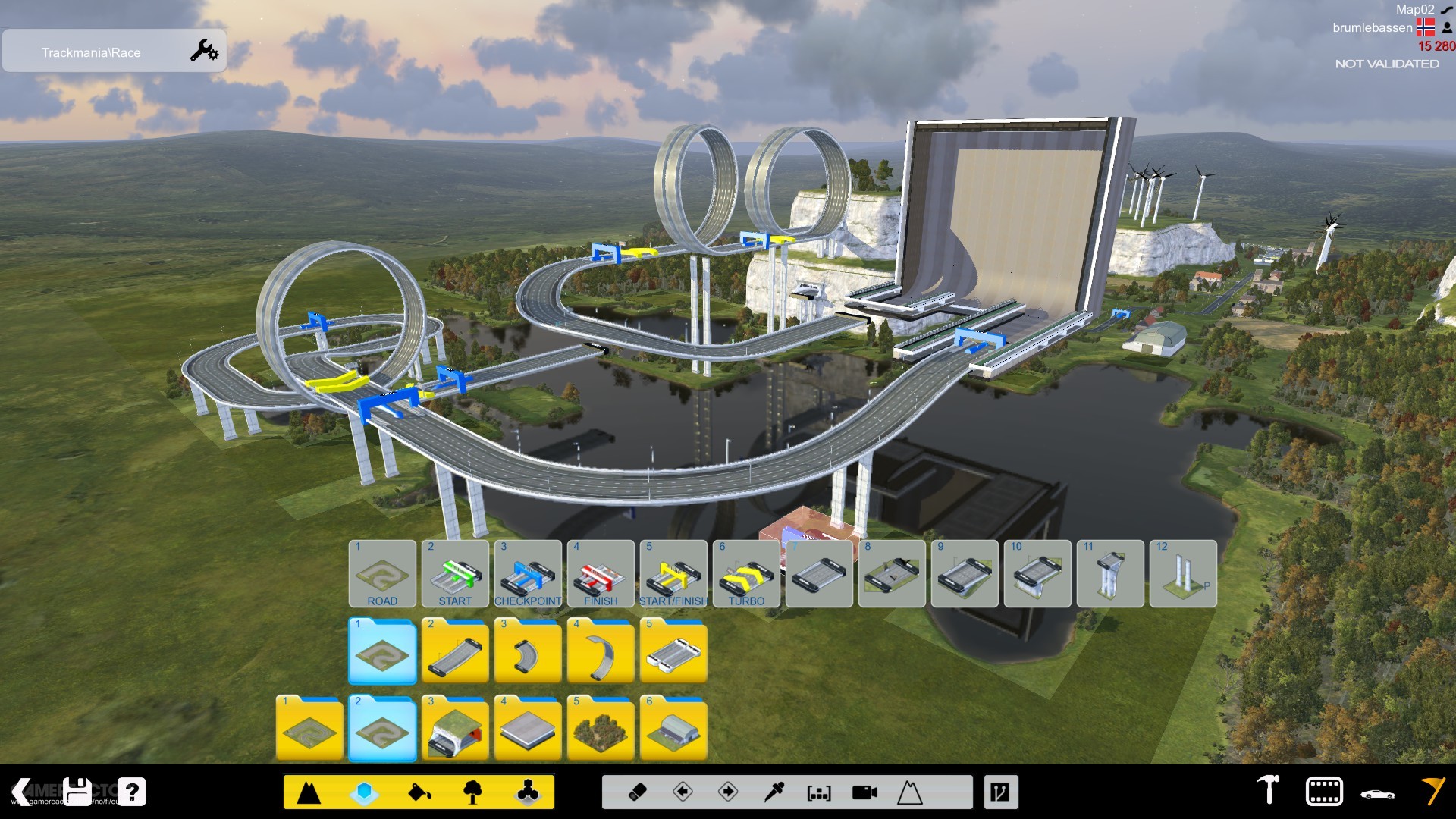Toggle the copy-paste selection mode

click(x=819, y=792)
